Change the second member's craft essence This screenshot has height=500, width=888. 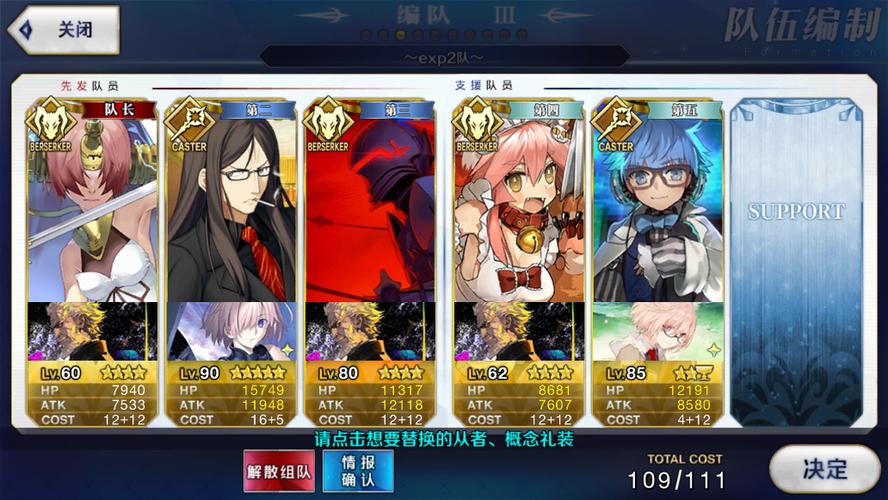click(x=231, y=331)
